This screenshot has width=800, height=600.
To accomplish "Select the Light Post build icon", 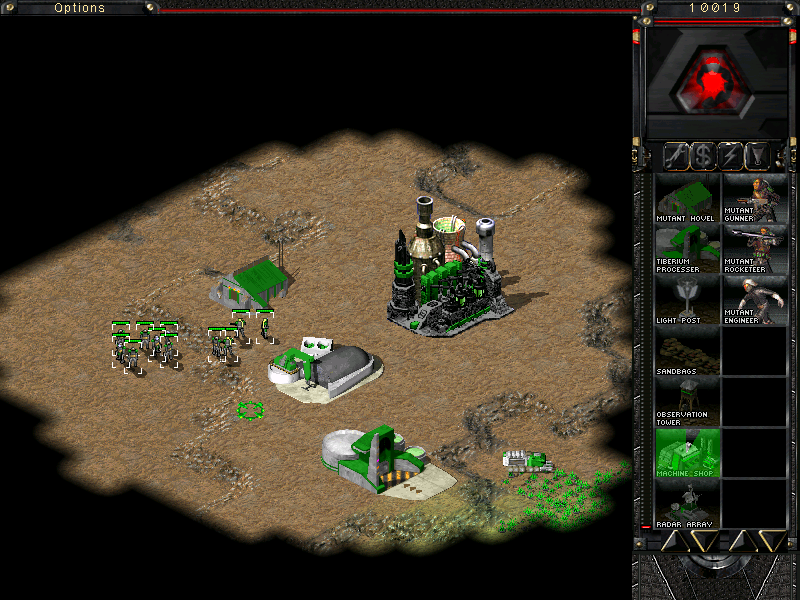I will coord(686,300).
